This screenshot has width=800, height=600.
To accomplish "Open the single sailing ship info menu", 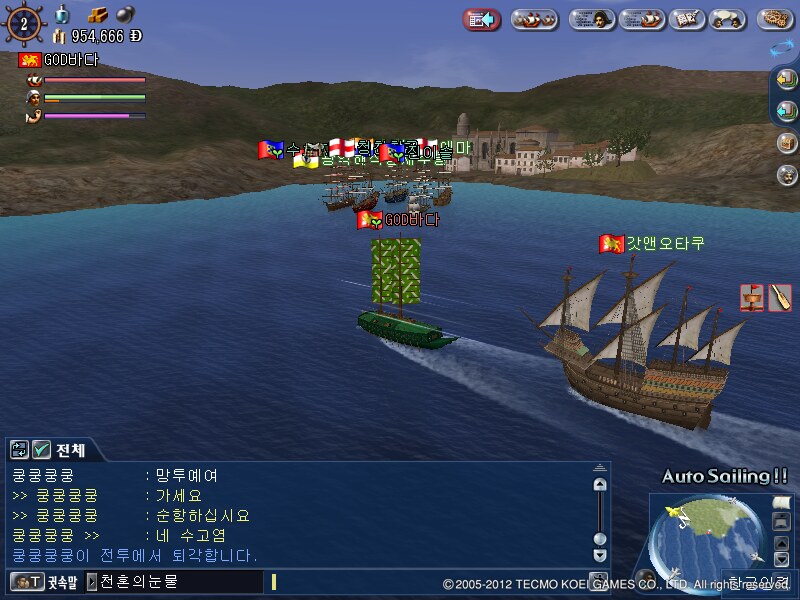I will tap(642, 19).
